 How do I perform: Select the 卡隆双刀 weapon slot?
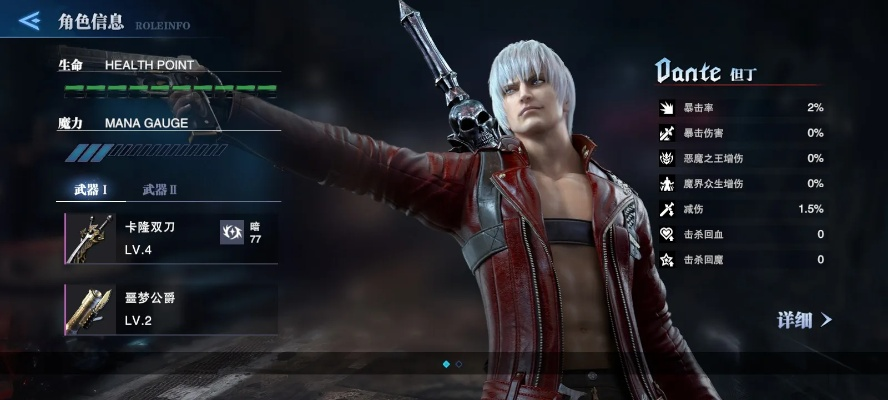[x=140, y=238]
